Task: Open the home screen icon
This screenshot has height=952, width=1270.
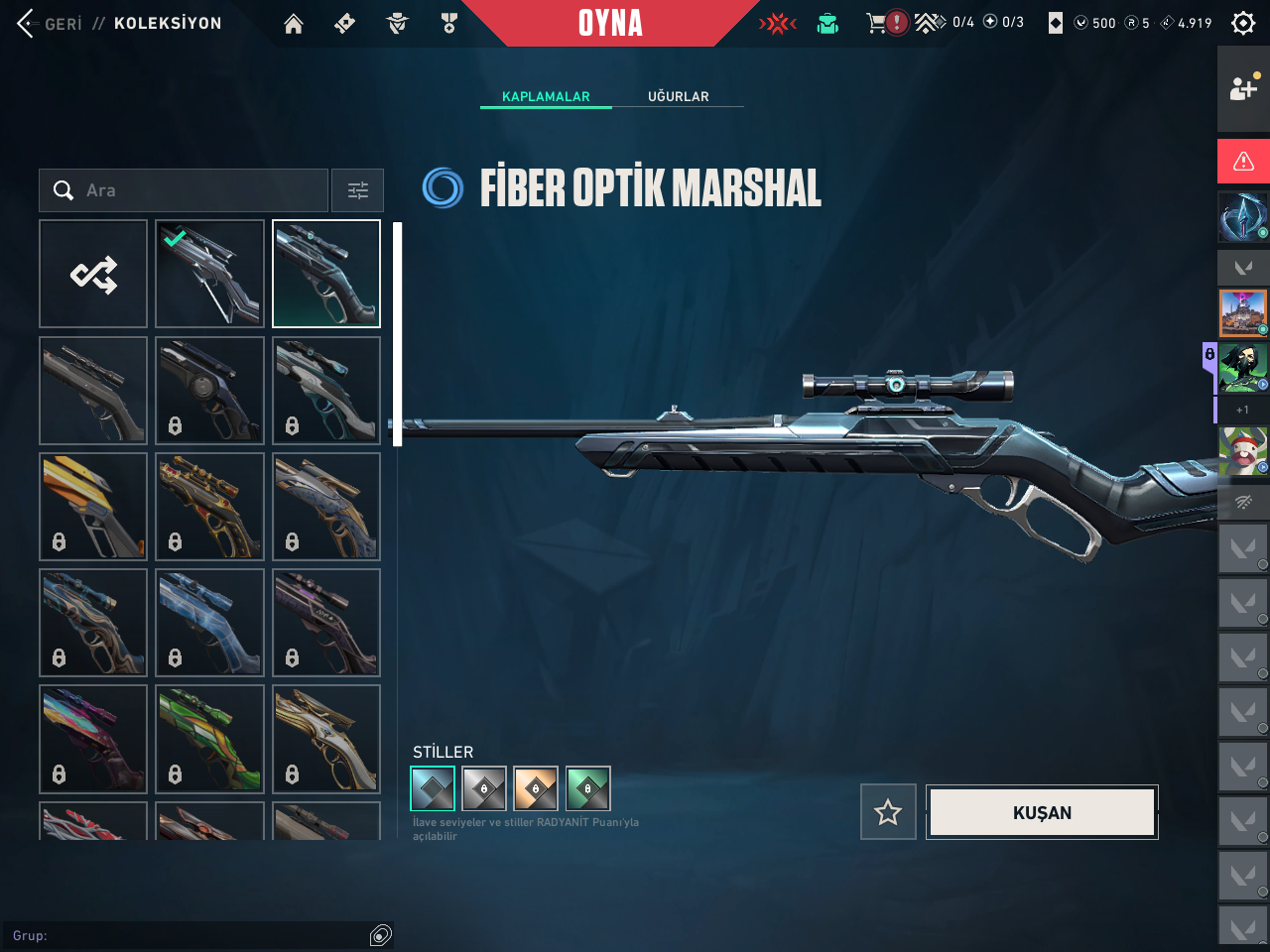Action: tap(294, 24)
